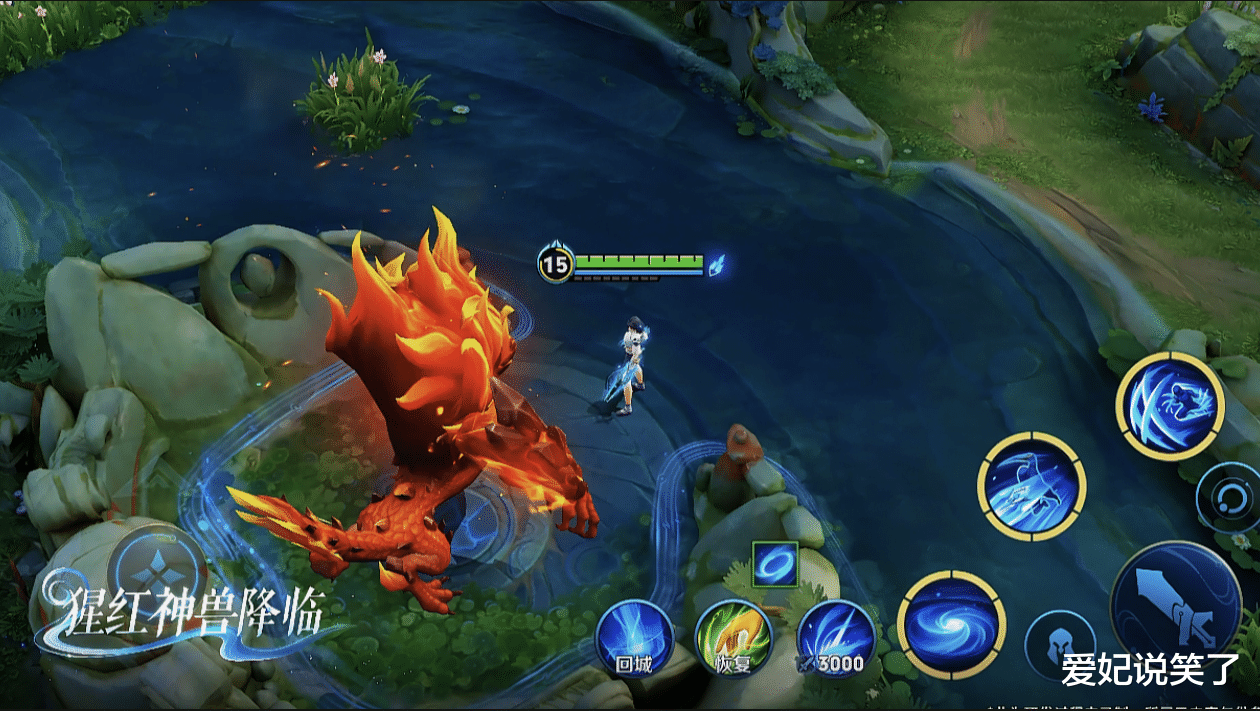The height and width of the screenshot is (711, 1260).
Task: Cast the blue vortex skill
Action: pyautogui.click(x=951, y=625)
